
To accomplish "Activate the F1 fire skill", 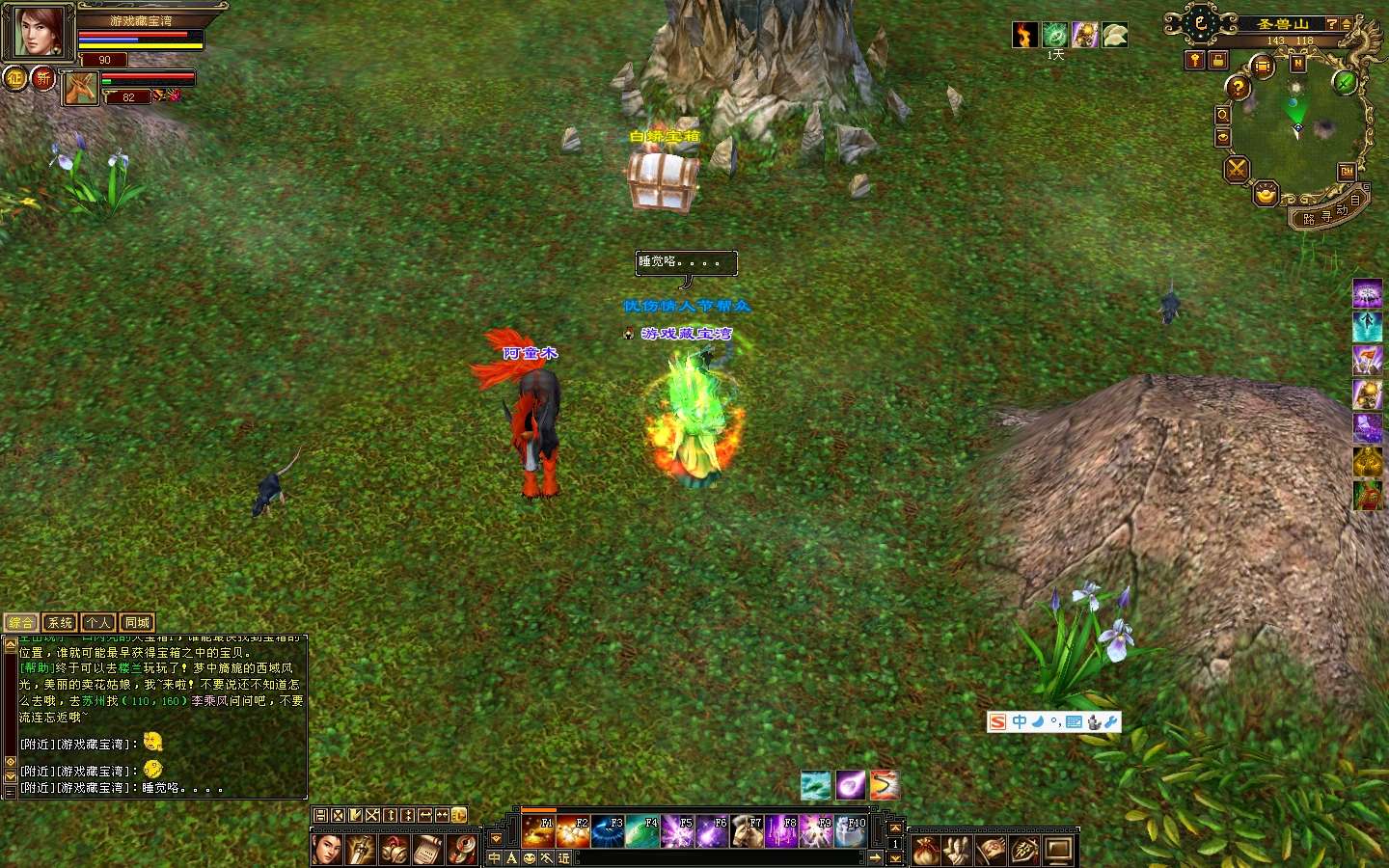I will (537, 831).
